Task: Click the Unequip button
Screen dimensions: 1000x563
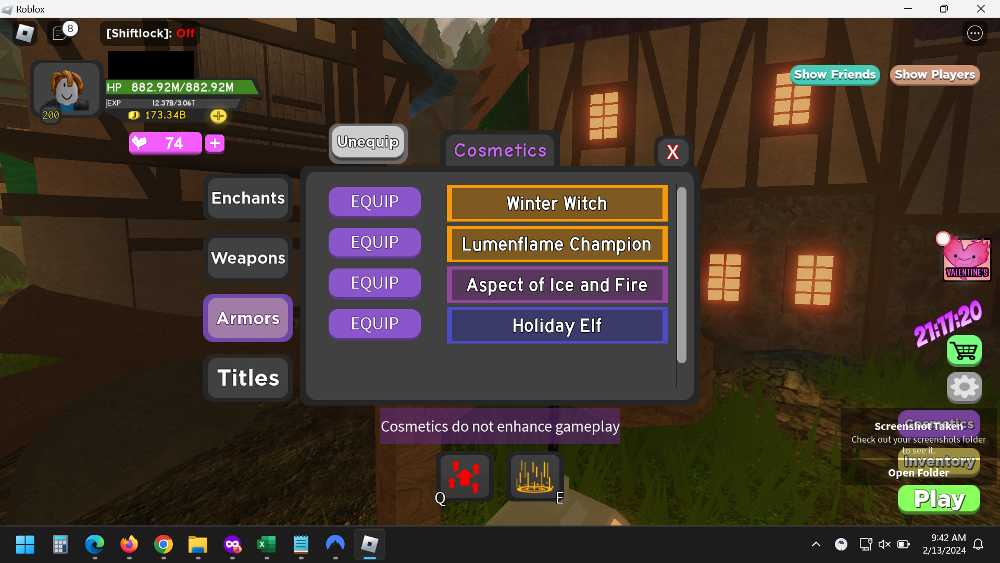Action: [x=368, y=142]
